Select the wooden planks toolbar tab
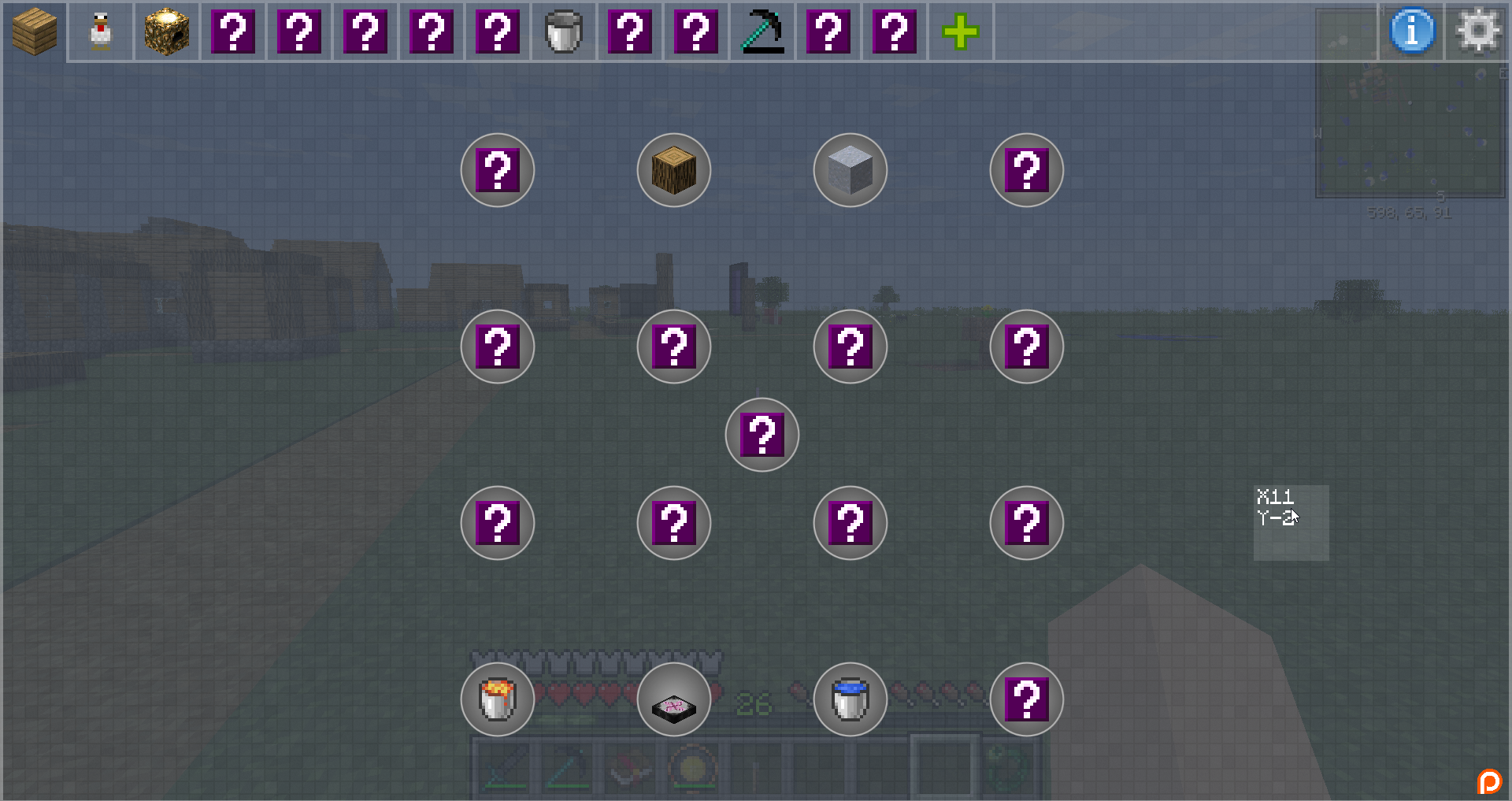Image resolution: width=1512 pixels, height=801 pixels. tap(35, 32)
